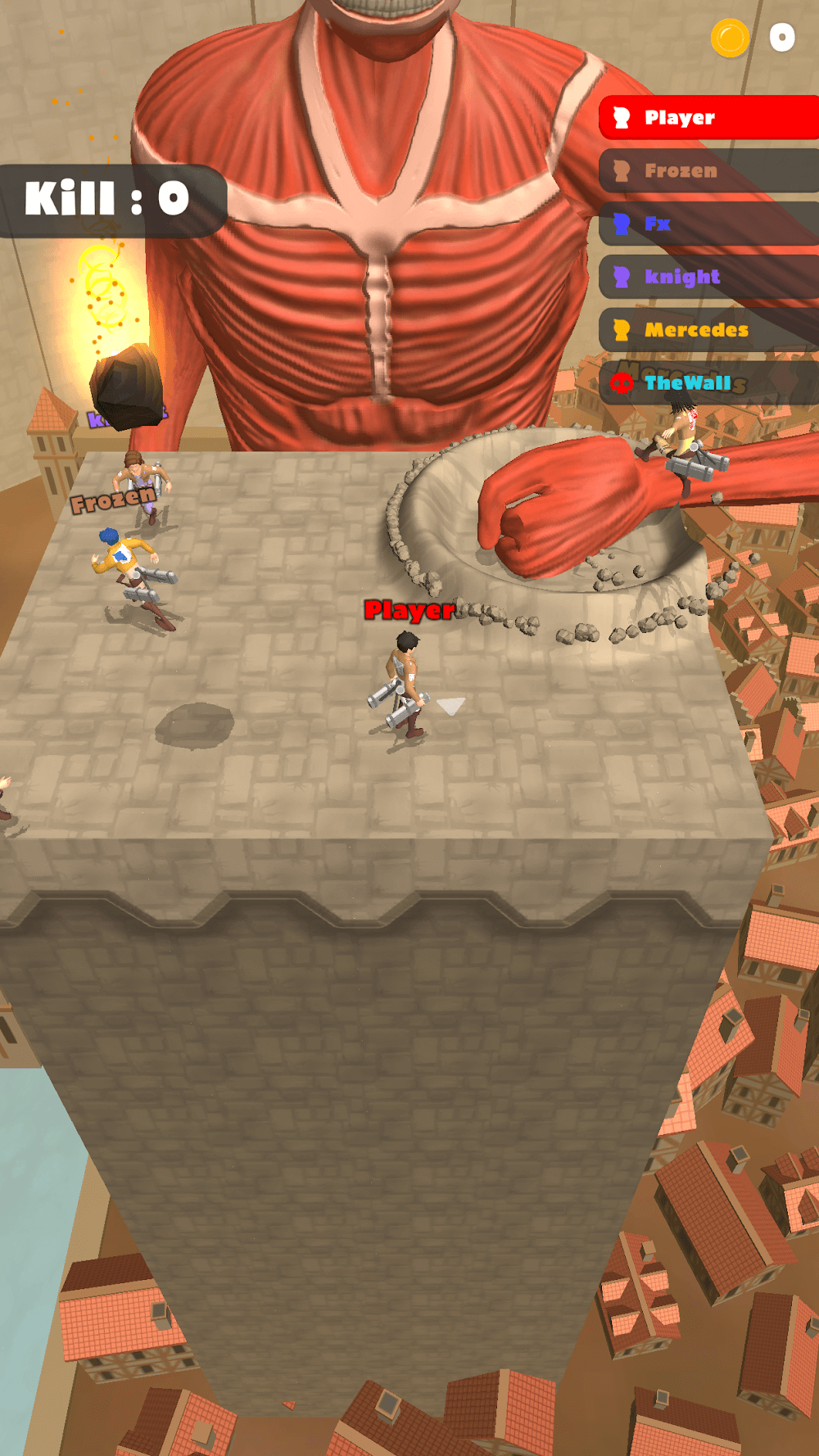Select the Player row in the leaderboard
This screenshot has height=1456, width=819.
click(708, 118)
